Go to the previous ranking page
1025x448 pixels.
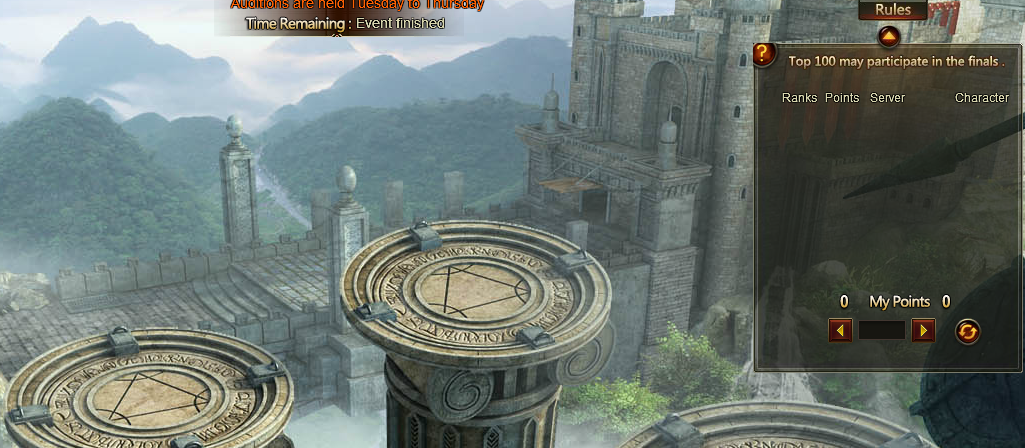(x=840, y=330)
